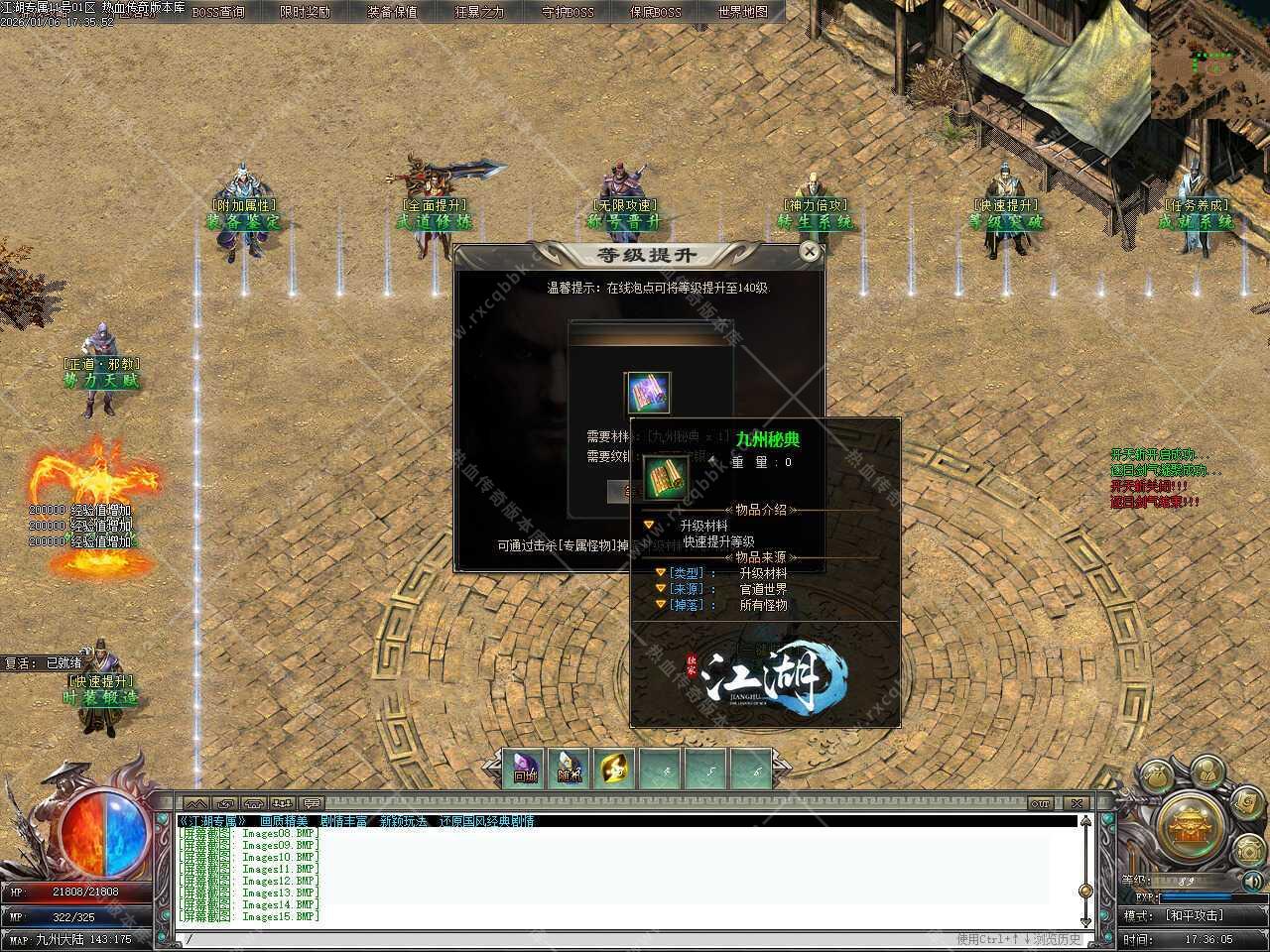Image resolution: width=1270 pixels, height=952 pixels.
Task: Open the 狂暴之力 menu
Action: [x=479, y=12]
